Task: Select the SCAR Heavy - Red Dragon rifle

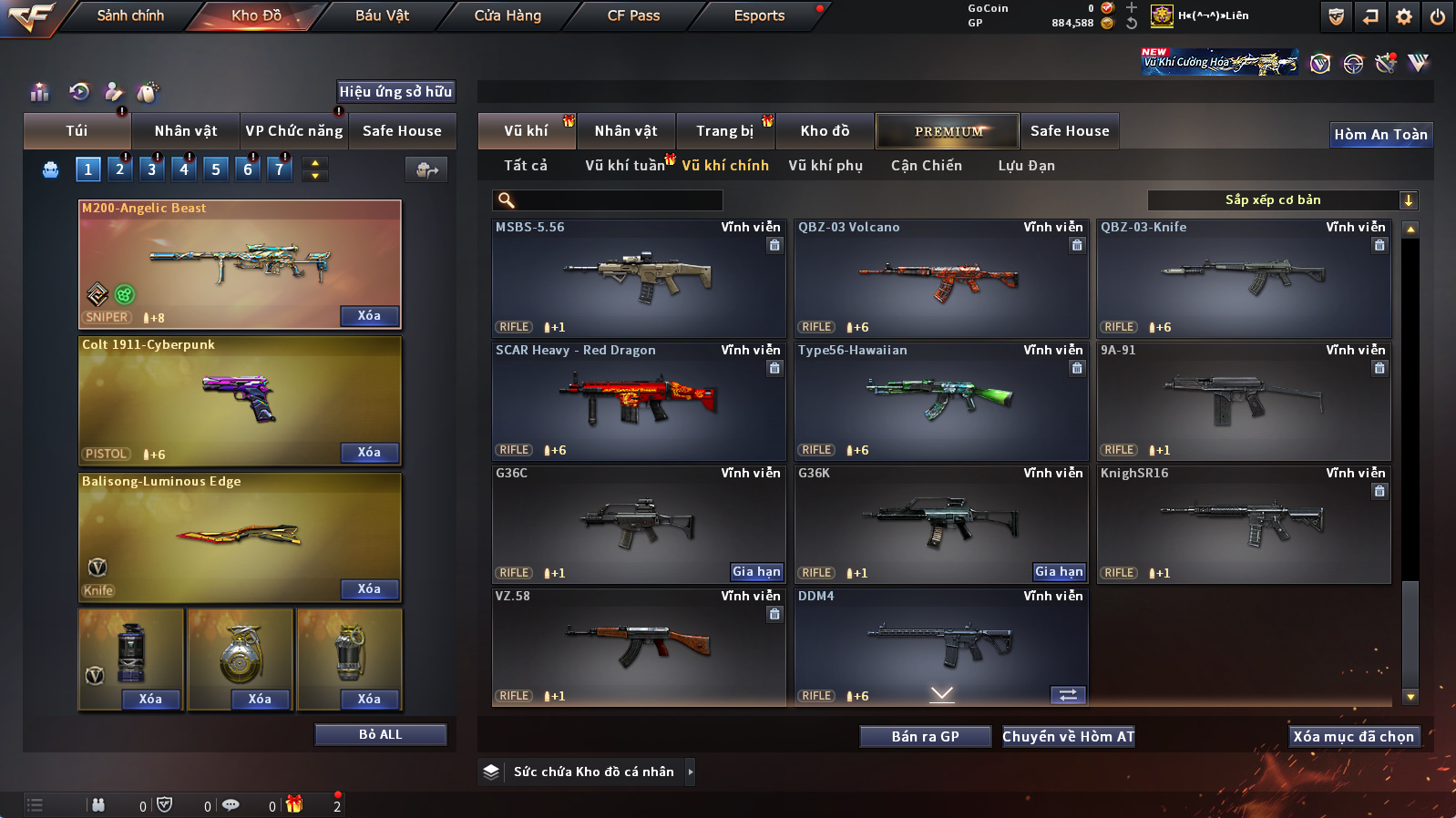Action: [639, 401]
